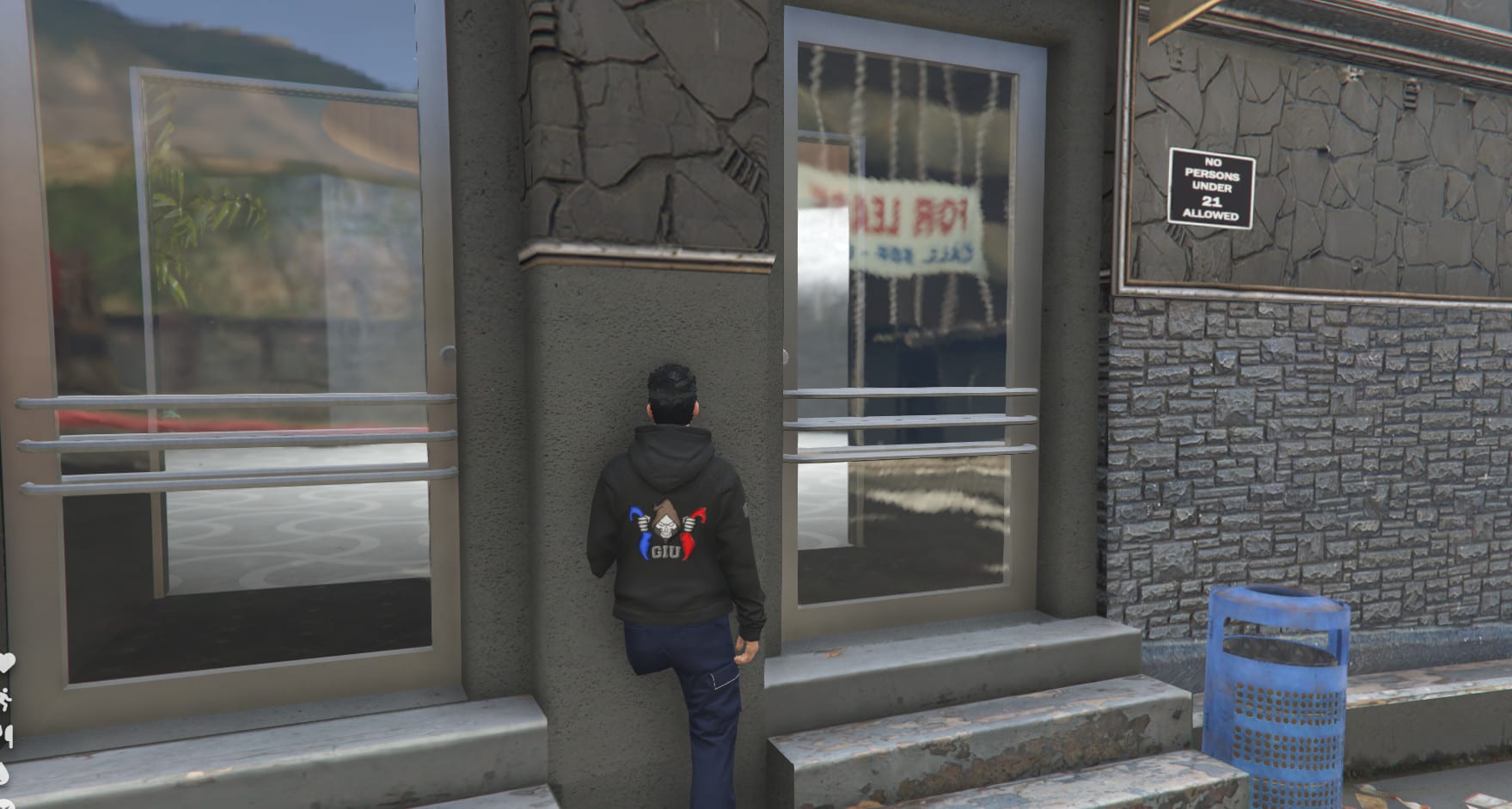Click the fork and knife hunger icon
Viewport: 1512px width, 809px height.
pyautogui.click(x=6, y=735)
